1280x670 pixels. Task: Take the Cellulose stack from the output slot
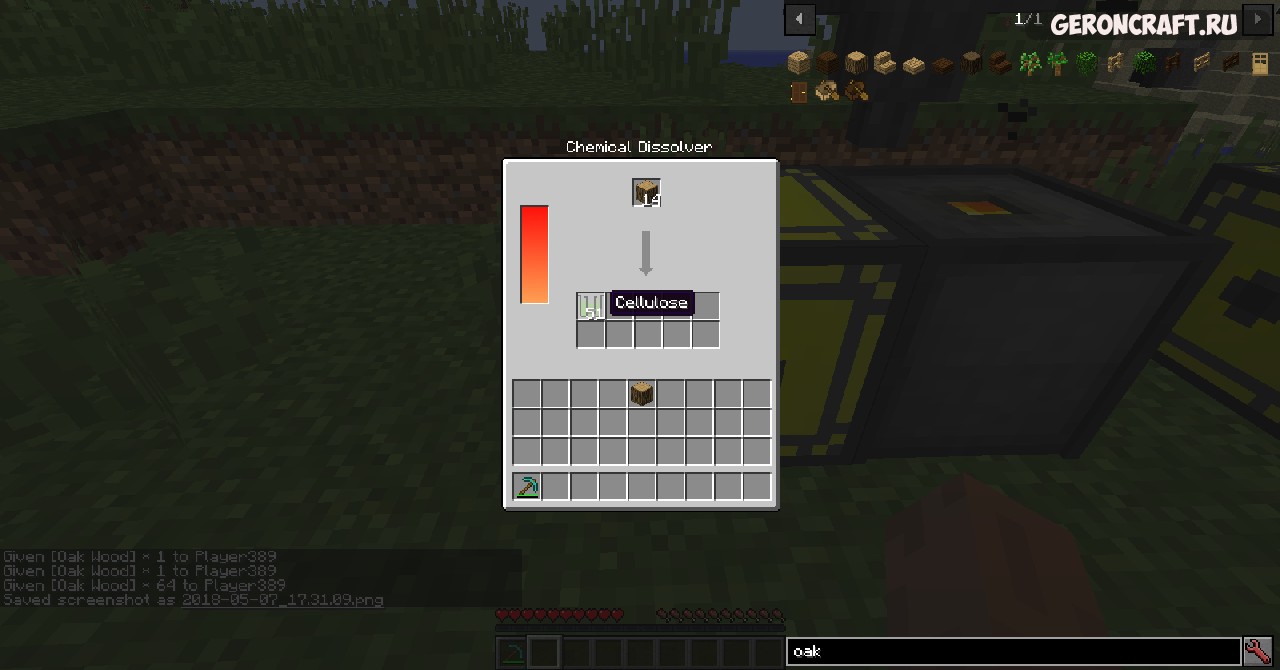pos(591,306)
